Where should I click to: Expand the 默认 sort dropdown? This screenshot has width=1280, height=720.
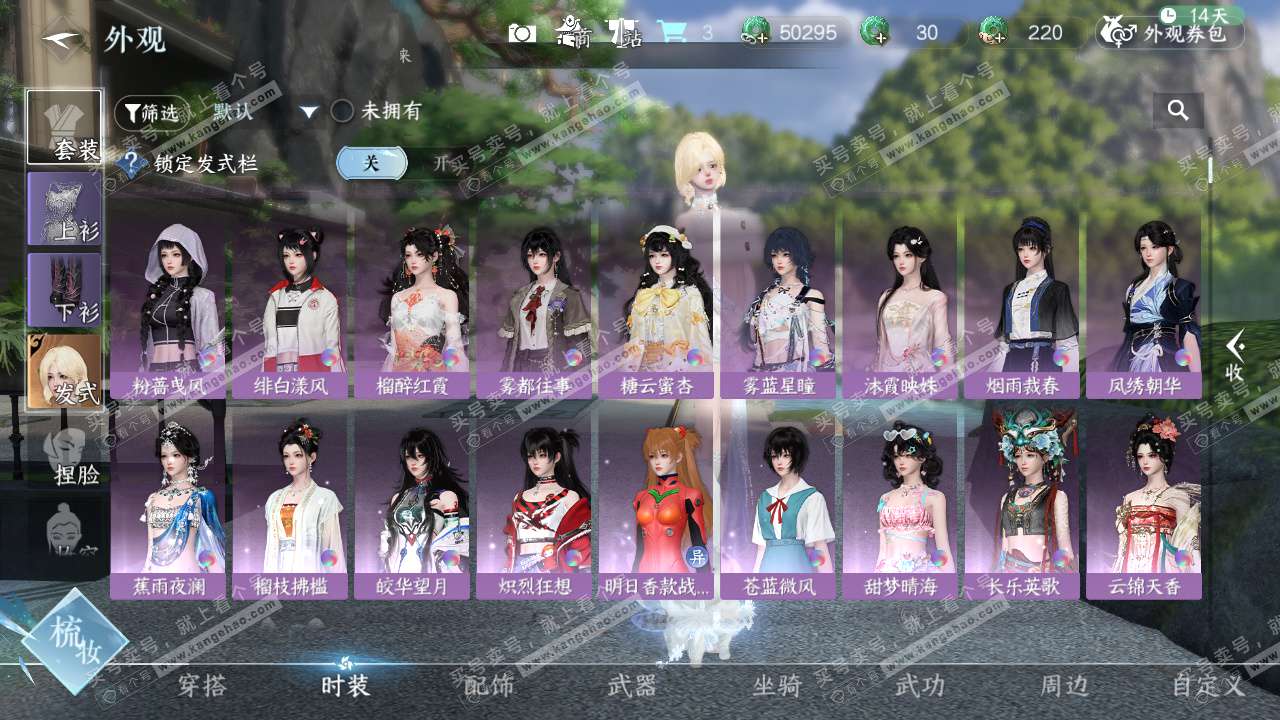[309, 112]
